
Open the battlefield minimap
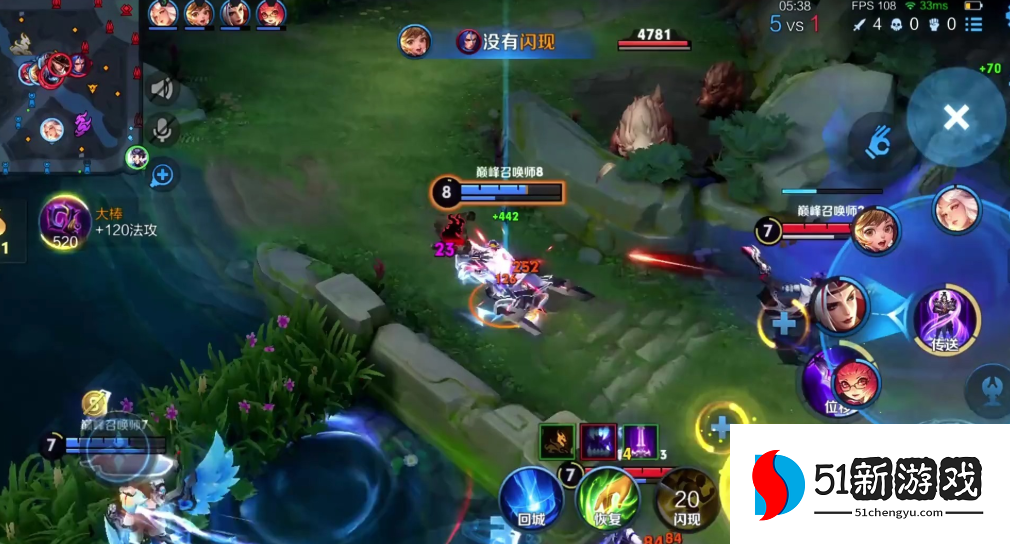point(68,85)
